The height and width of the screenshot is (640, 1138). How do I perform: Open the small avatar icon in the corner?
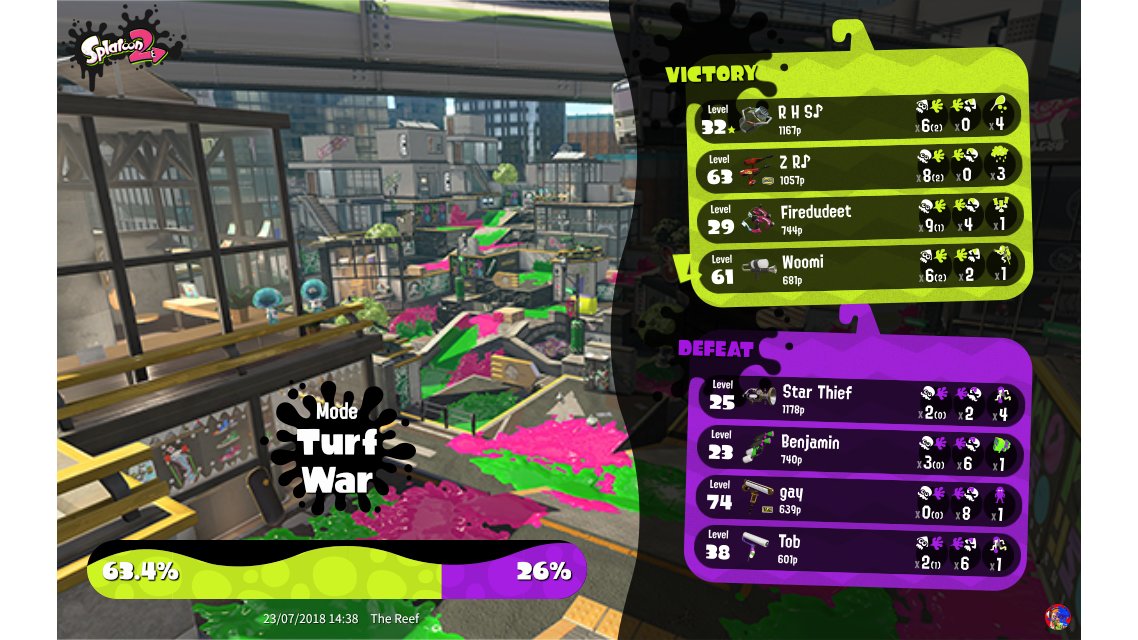pyautogui.click(x=1057, y=617)
